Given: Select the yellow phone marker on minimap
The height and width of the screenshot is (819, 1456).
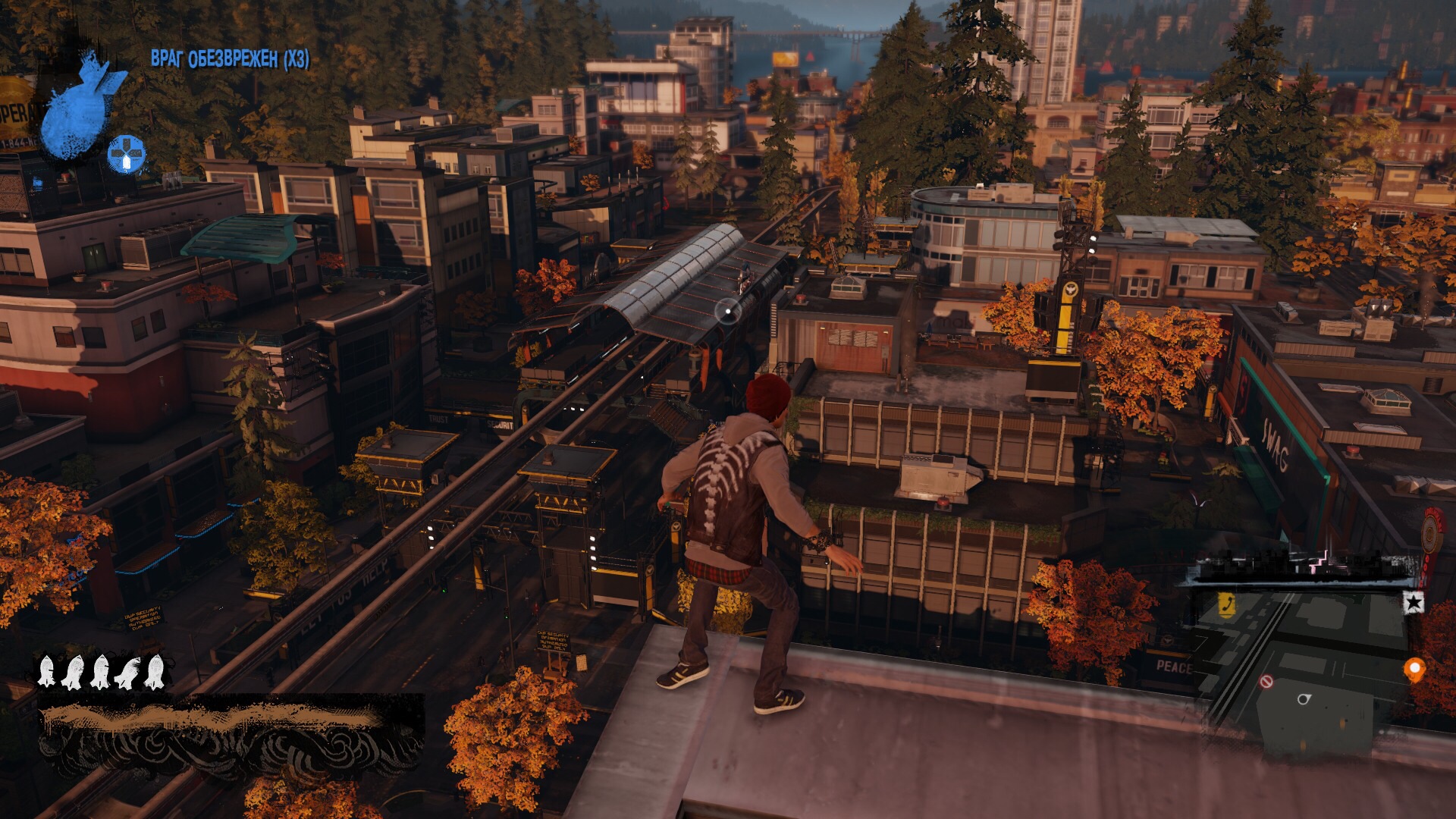Looking at the screenshot, I should pos(1226,604).
